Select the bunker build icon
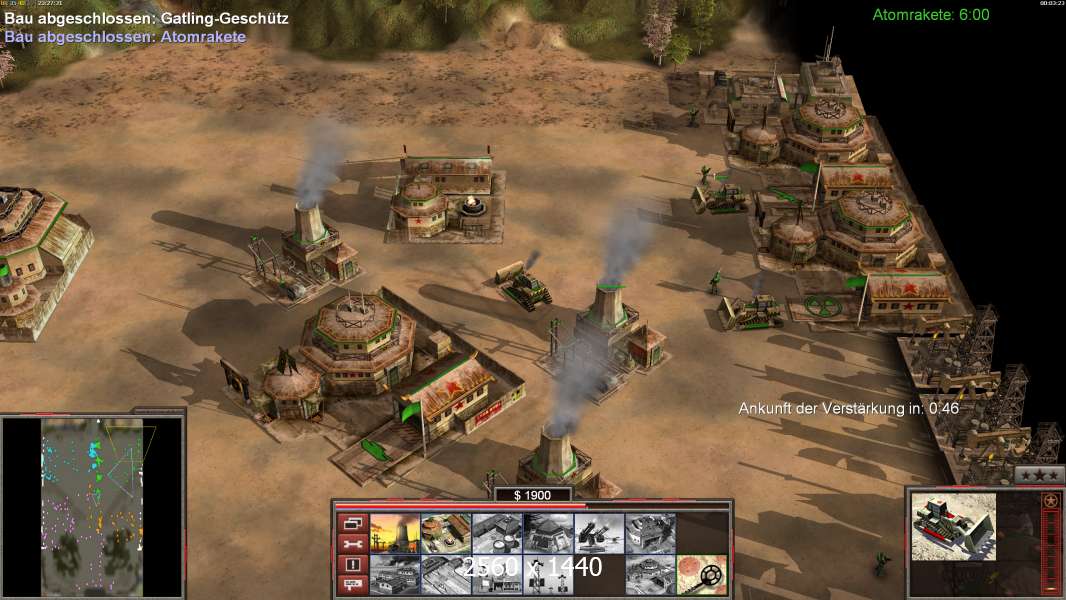The height and width of the screenshot is (600, 1066). click(547, 531)
